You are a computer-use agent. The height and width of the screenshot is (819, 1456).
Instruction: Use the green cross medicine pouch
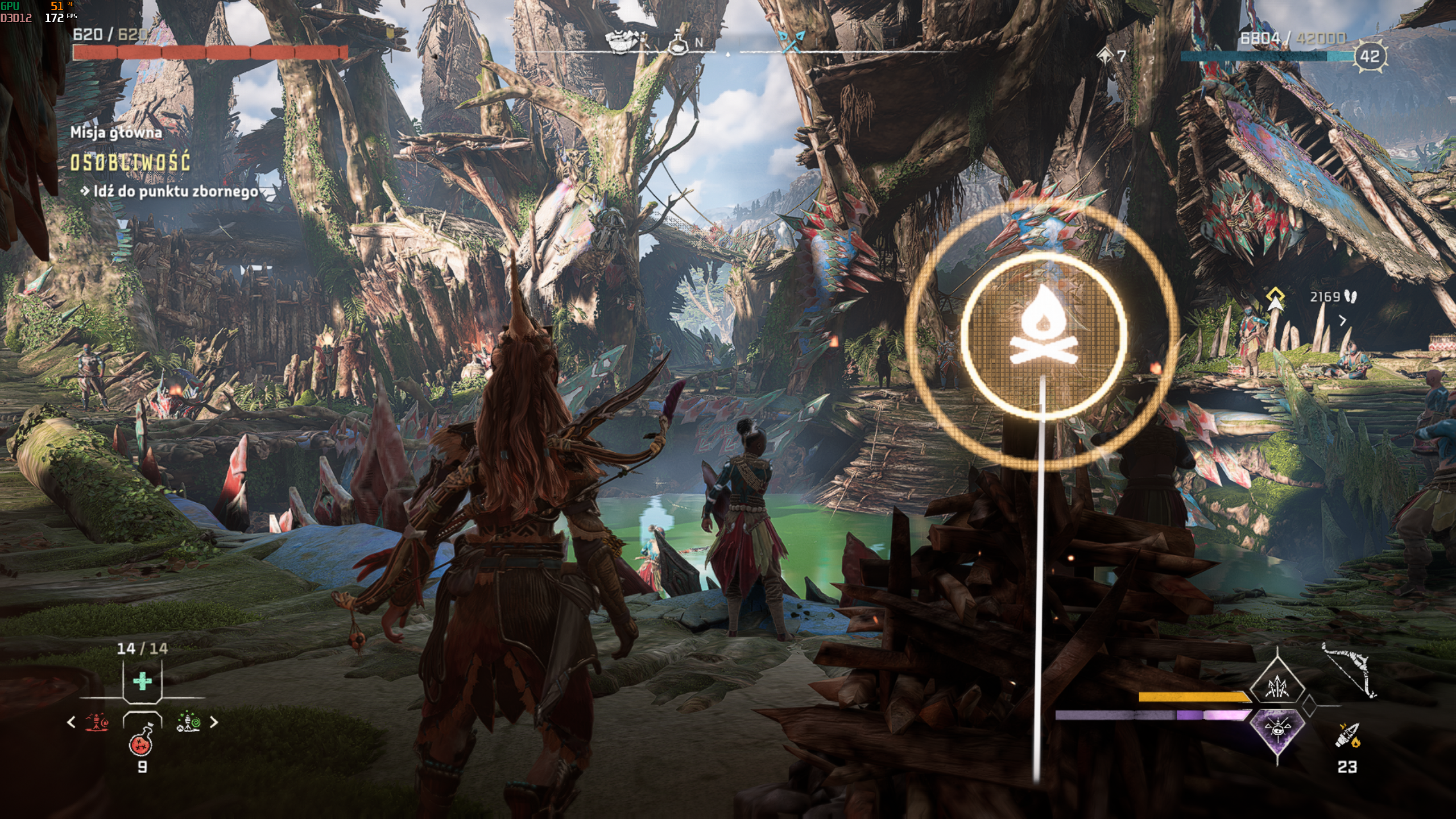coord(142,681)
